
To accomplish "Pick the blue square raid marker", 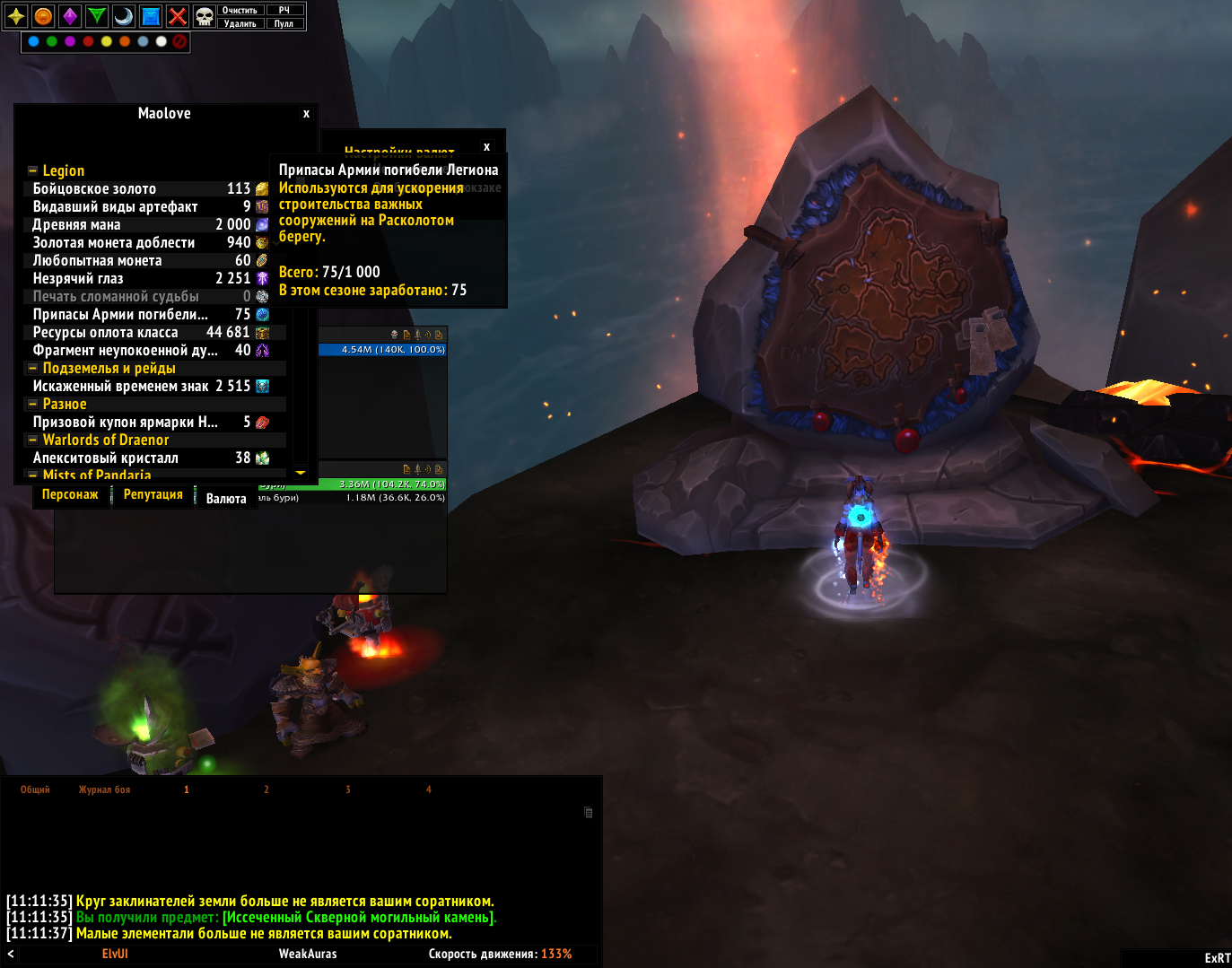I will 151,16.
